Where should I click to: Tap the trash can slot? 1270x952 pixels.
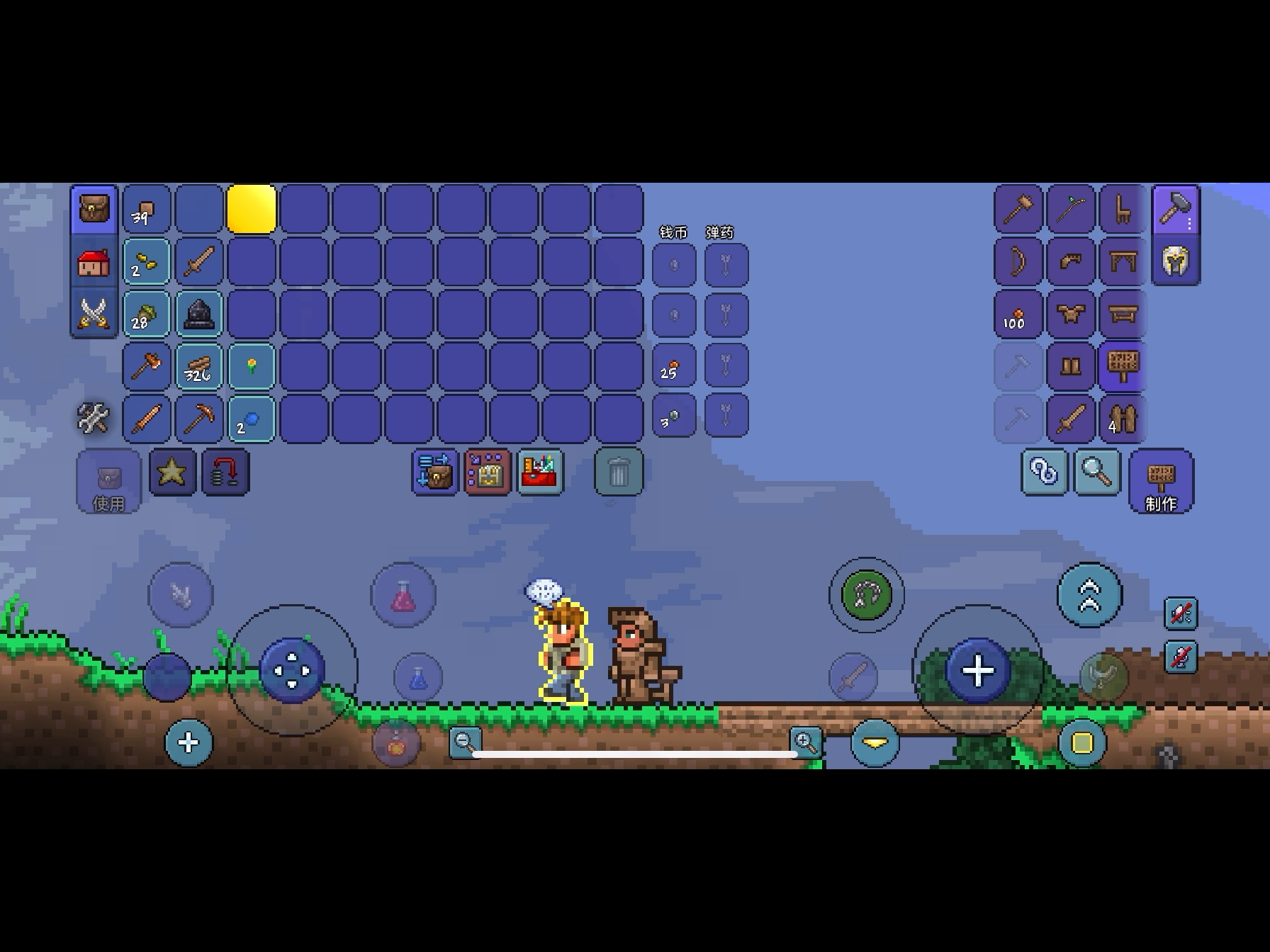(618, 472)
